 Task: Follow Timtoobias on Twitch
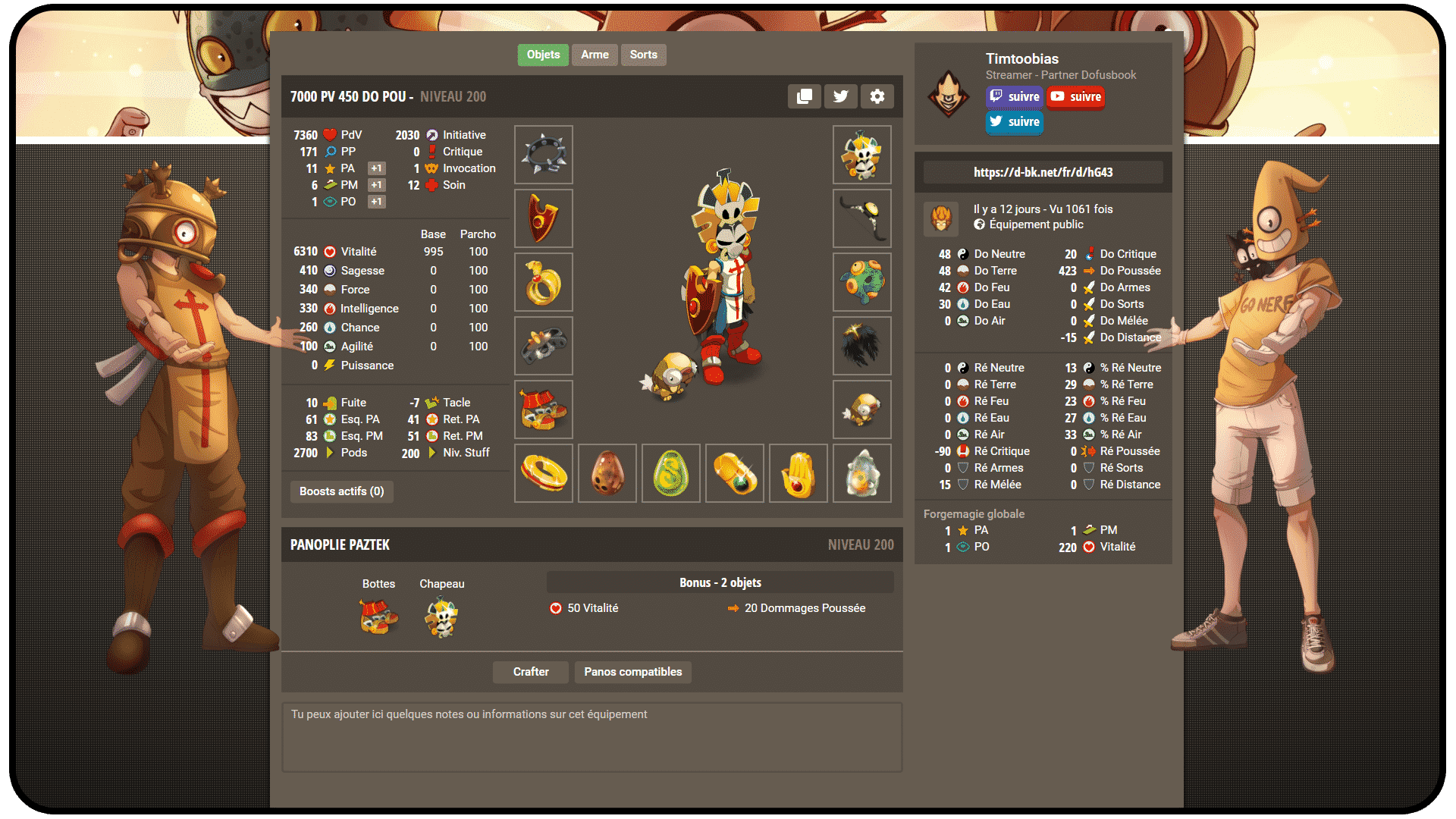click(1014, 96)
